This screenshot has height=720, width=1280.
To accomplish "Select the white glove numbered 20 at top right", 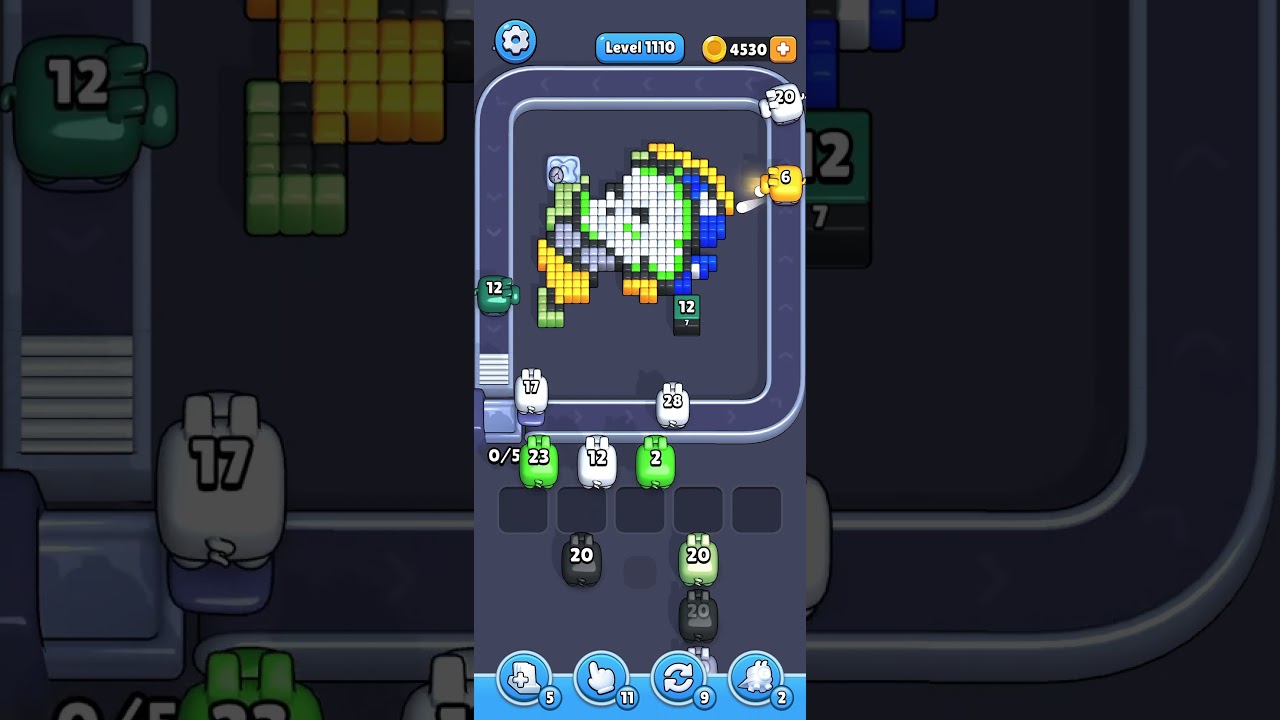I will coord(780,103).
